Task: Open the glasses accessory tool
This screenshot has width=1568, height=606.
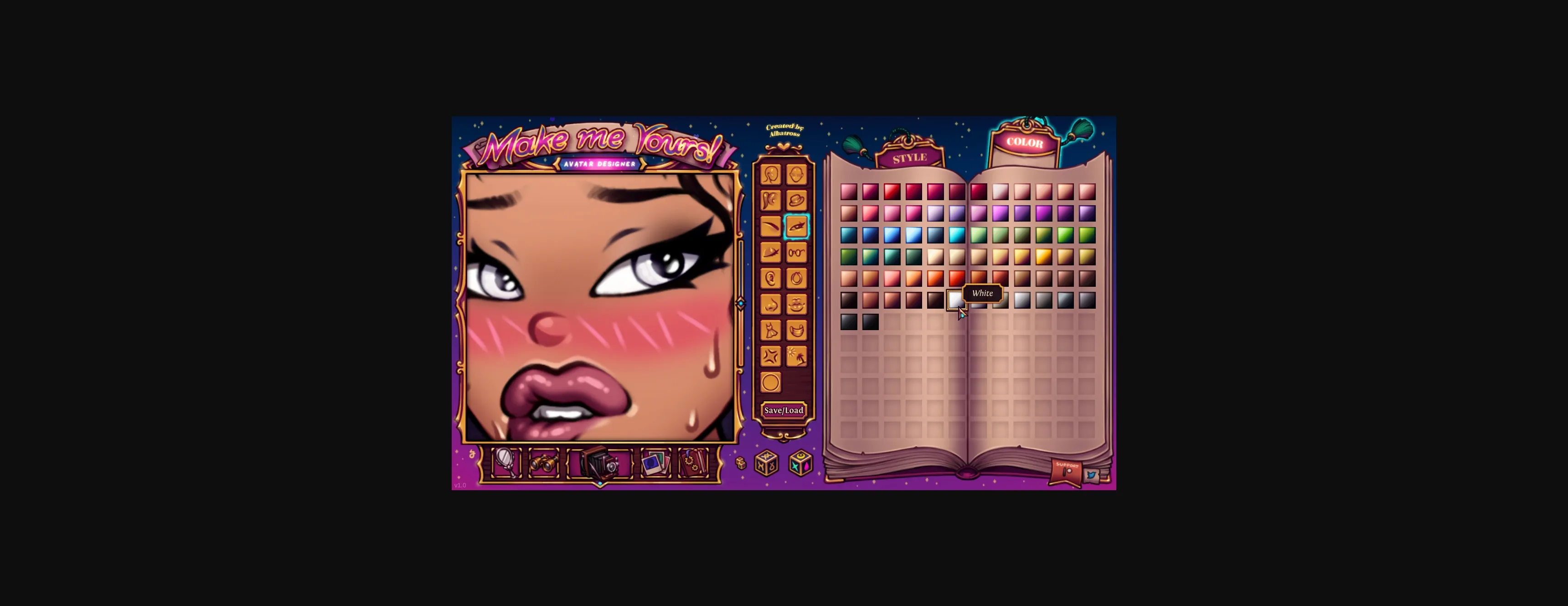Action: pyautogui.click(x=796, y=252)
